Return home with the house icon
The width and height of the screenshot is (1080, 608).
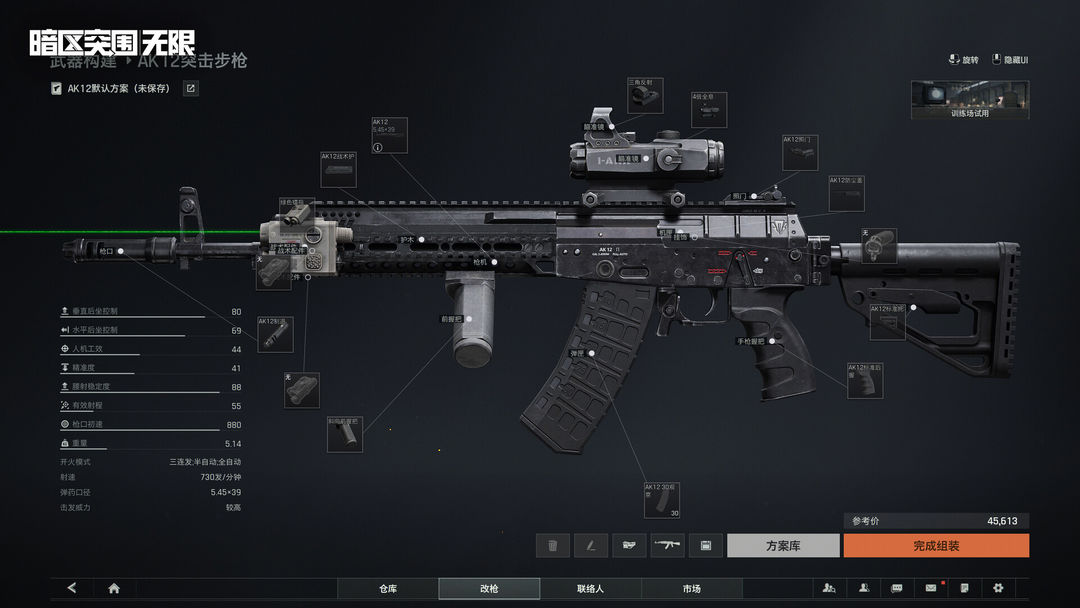pyautogui.click(x=114, y=588)
